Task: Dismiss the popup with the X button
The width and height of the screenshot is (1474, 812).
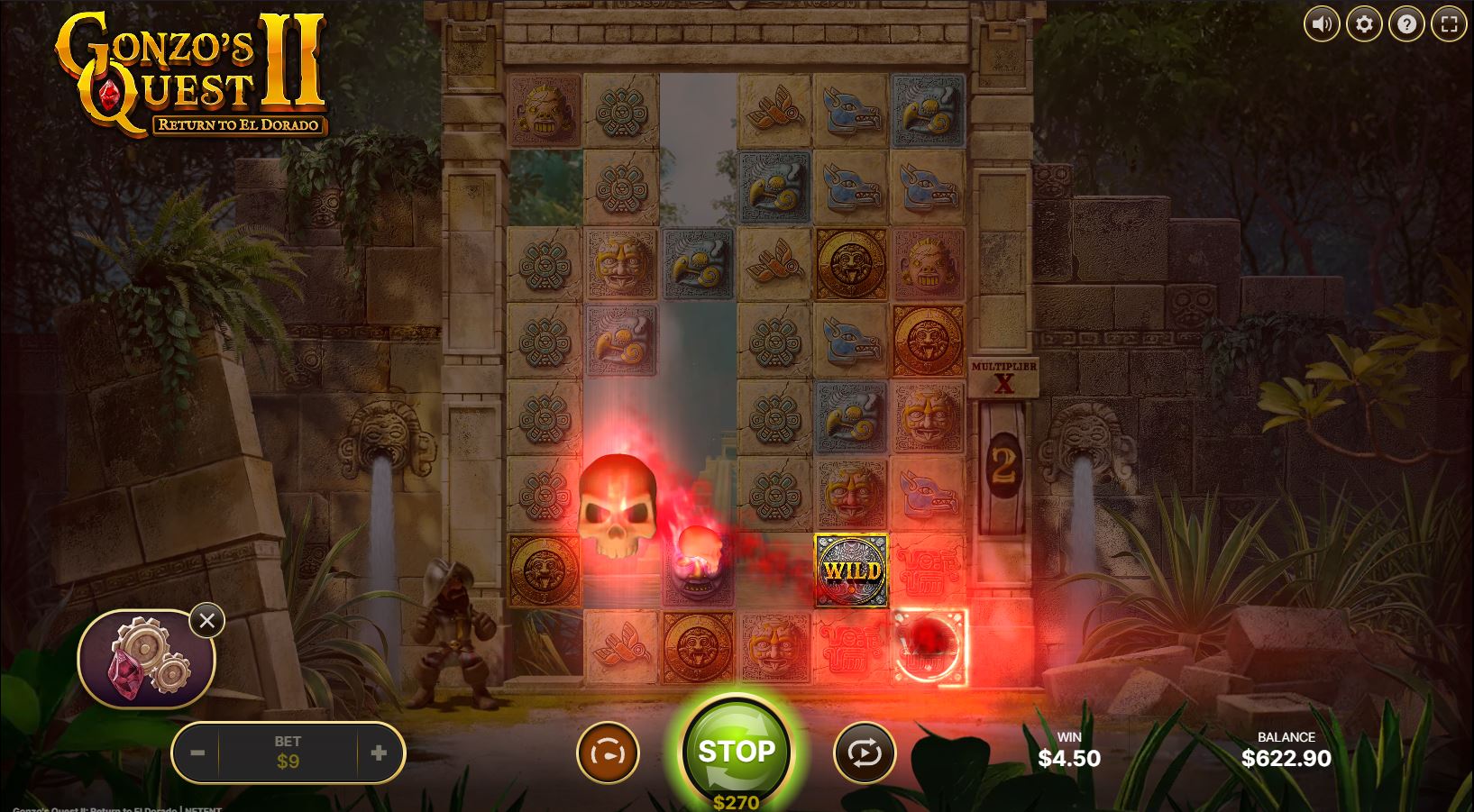Action: (x=208, y=621)
